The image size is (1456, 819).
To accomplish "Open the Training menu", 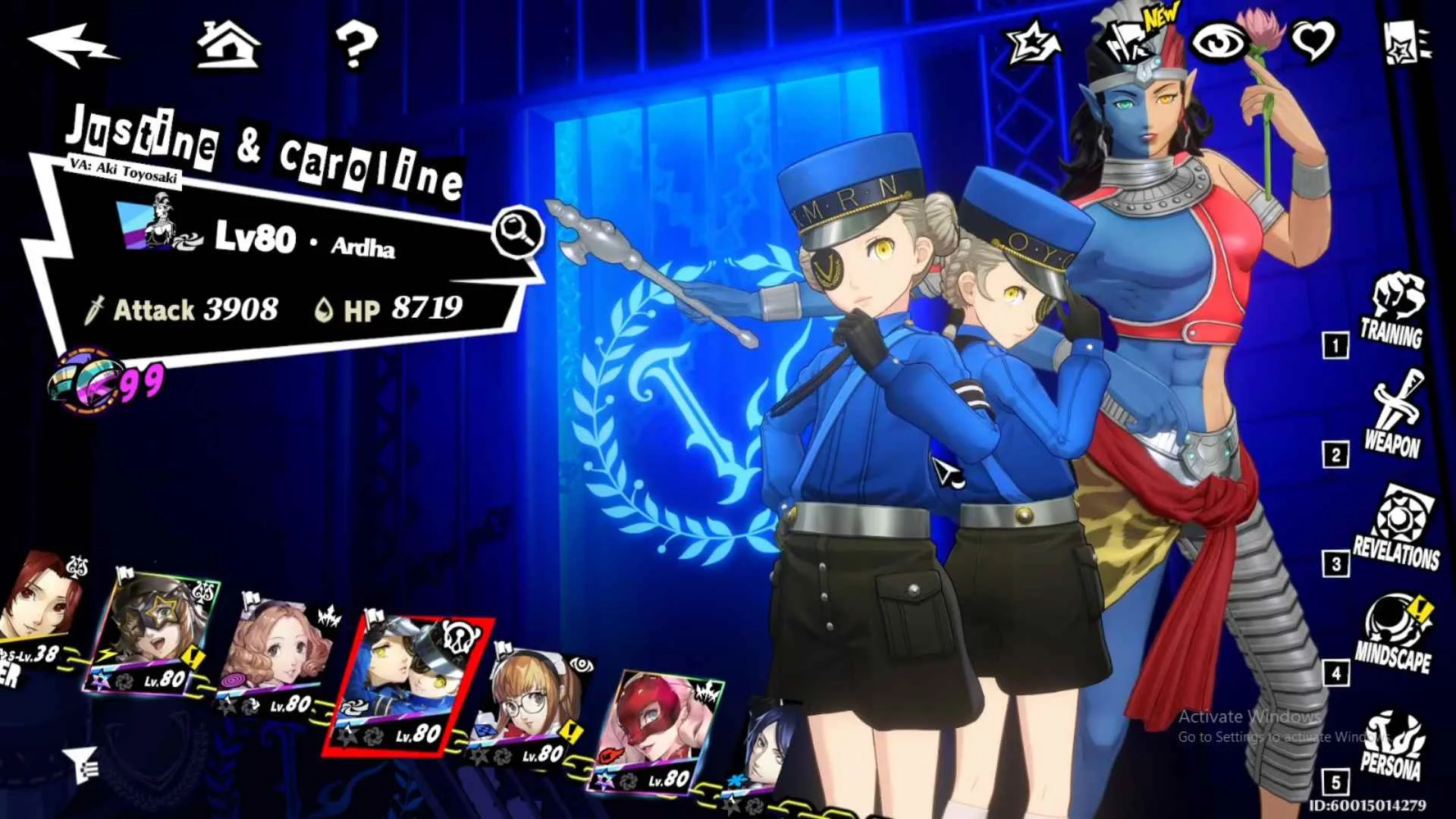I will point(1394,312).
